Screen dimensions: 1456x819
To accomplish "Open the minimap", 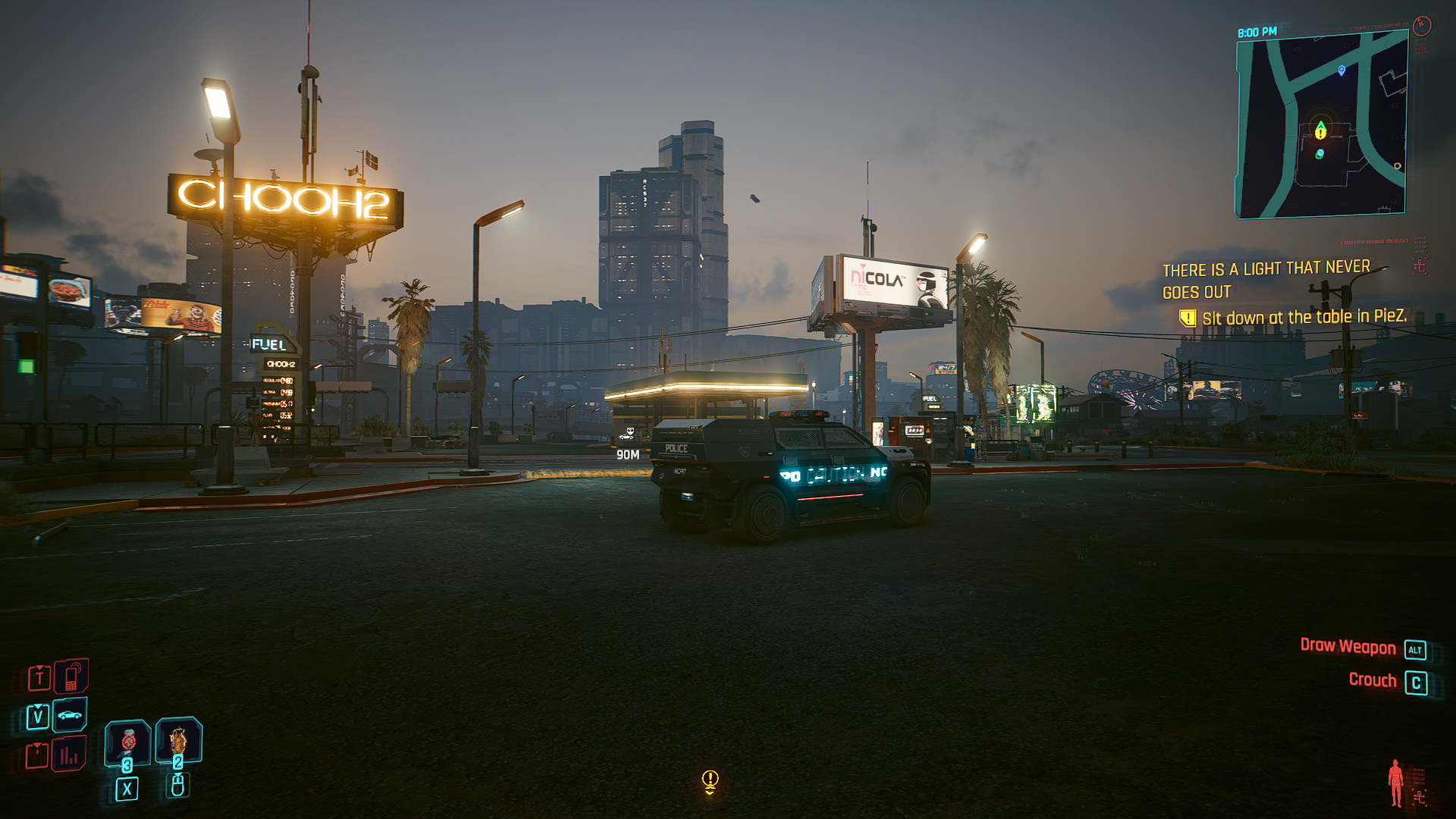I will 1322,127.
